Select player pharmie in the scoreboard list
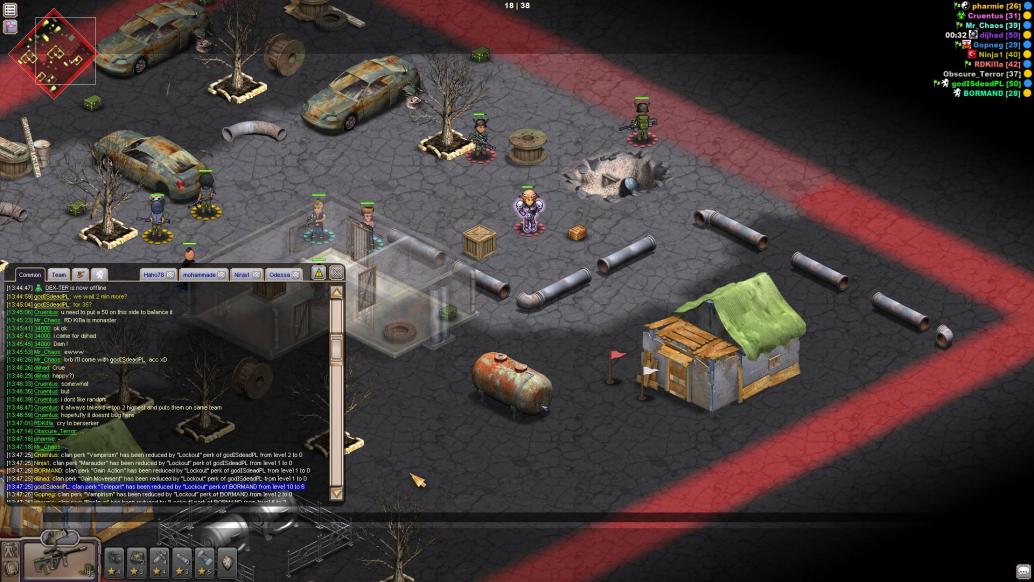 [x=984, y=6]
